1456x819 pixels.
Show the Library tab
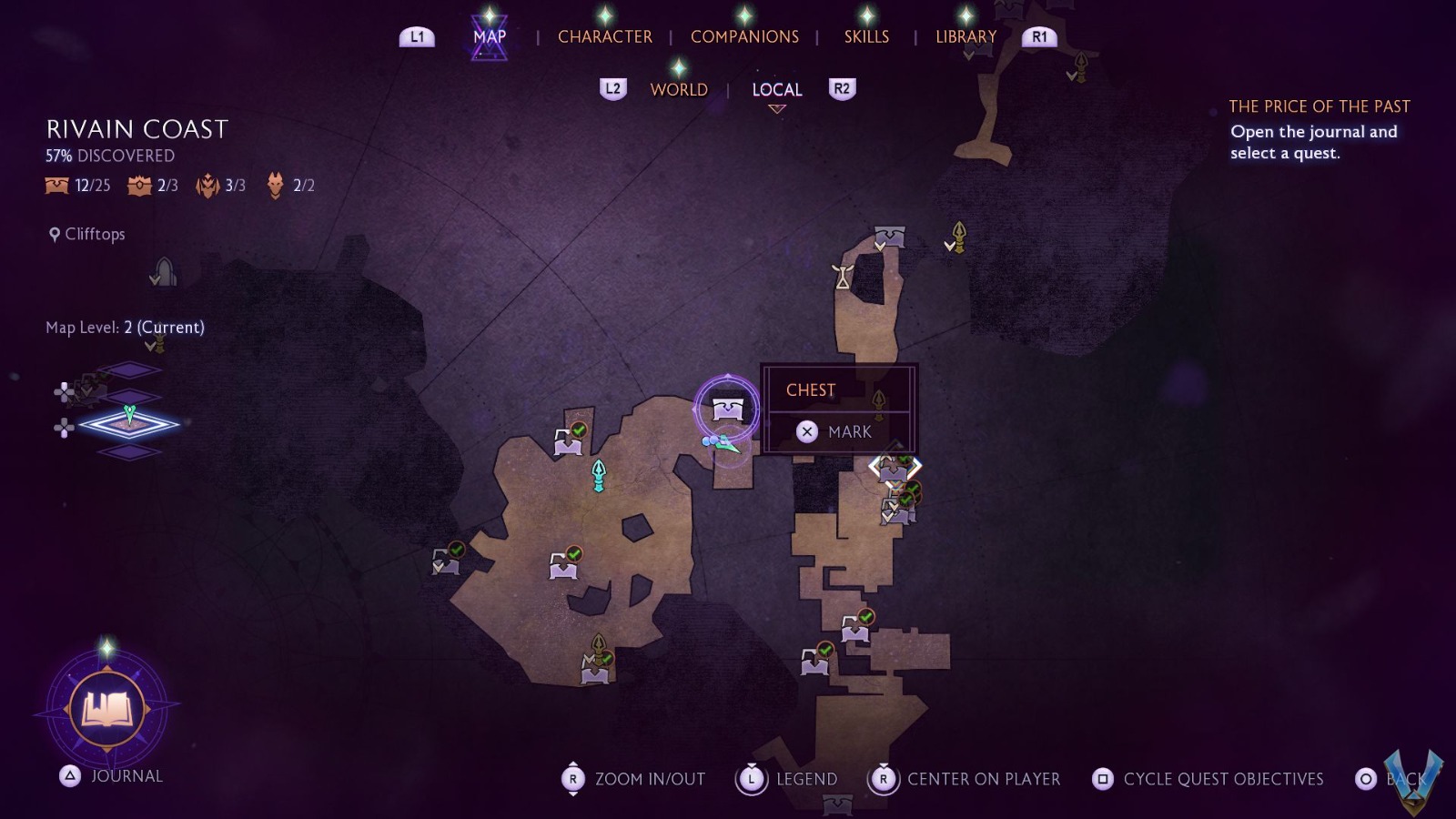click(x=966, y=36)
